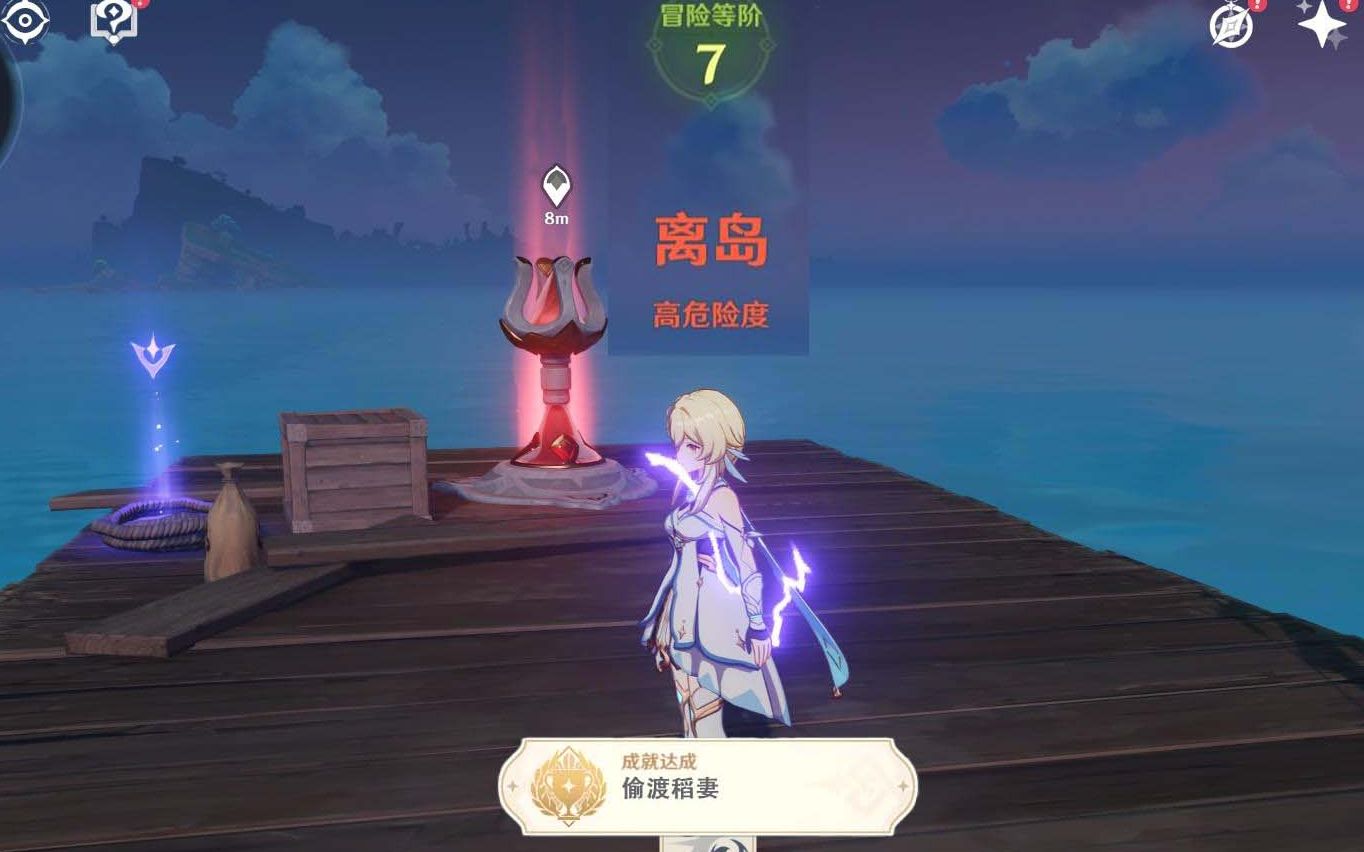Image resolution: width=1364 pixels, height=852 pixels.
Task: Click the 冒险等阶 rank header text
Action: click(x=711, y=15)
